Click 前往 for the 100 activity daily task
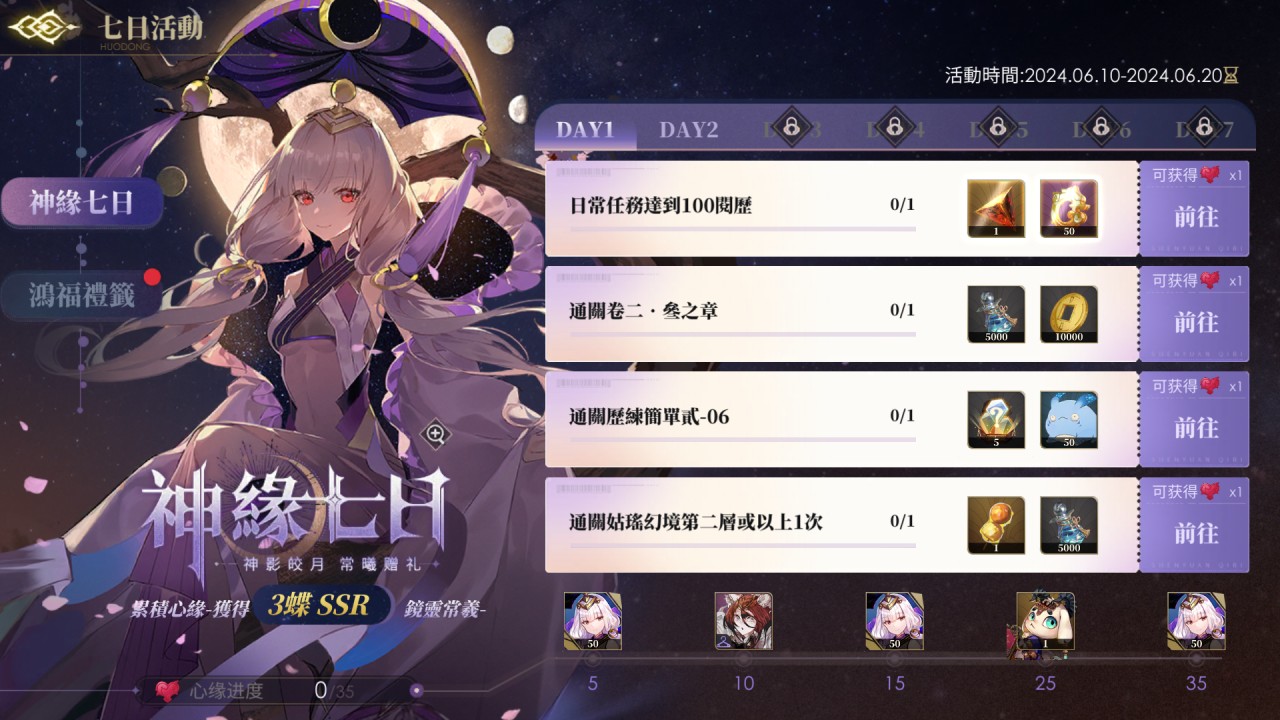 coord(1196,215)
